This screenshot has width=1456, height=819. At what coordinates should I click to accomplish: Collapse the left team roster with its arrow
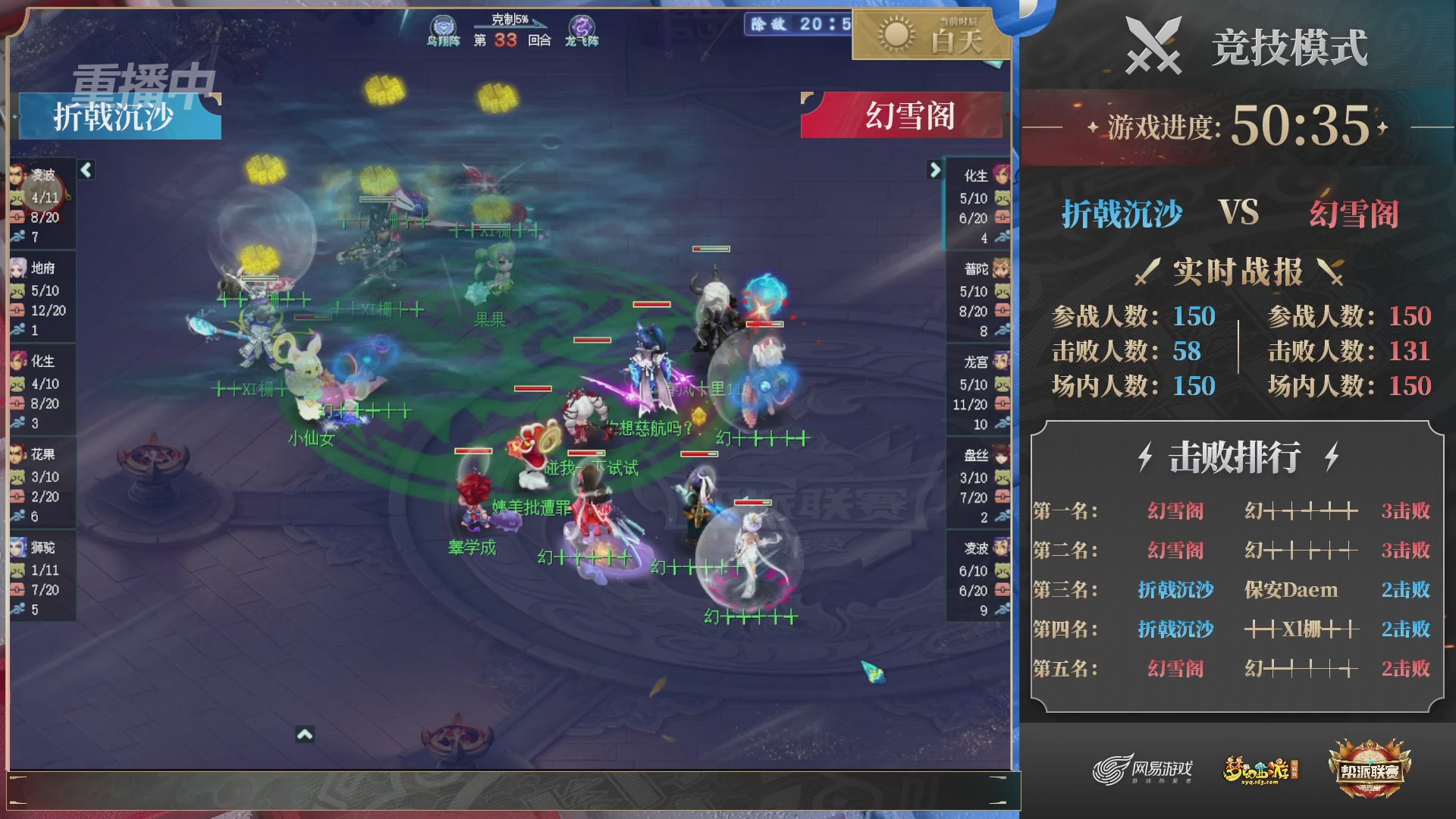point(86,171)
